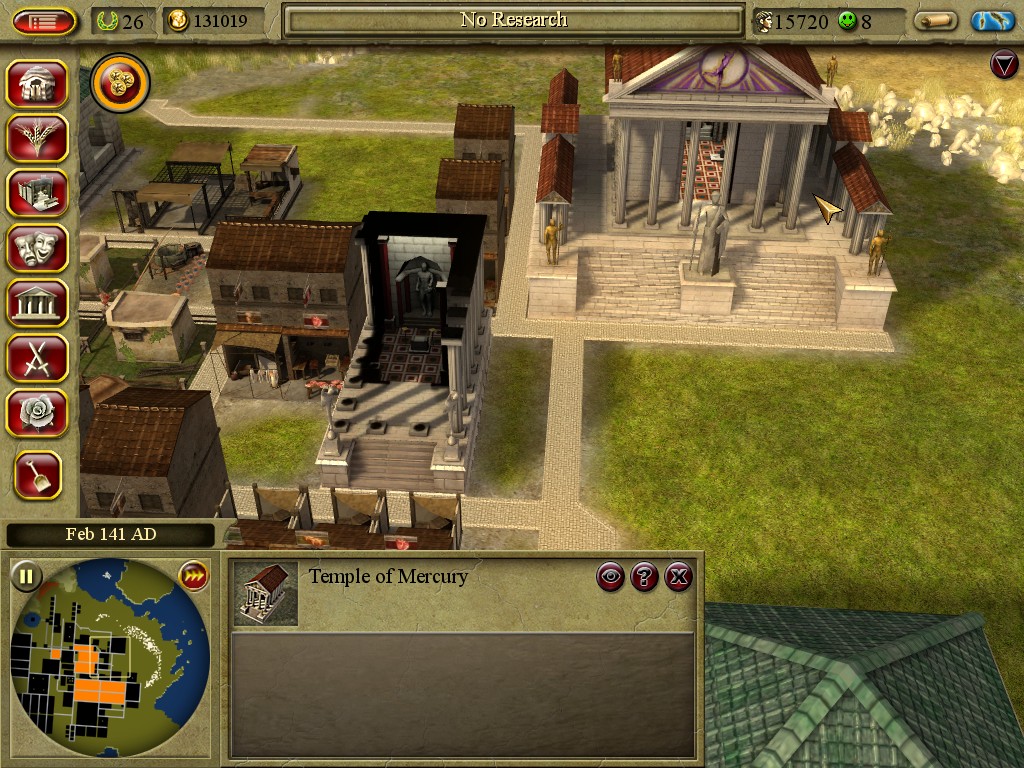Select the housing build category
This screenshot has height=768, width=1024.
[x=37, y=84]
